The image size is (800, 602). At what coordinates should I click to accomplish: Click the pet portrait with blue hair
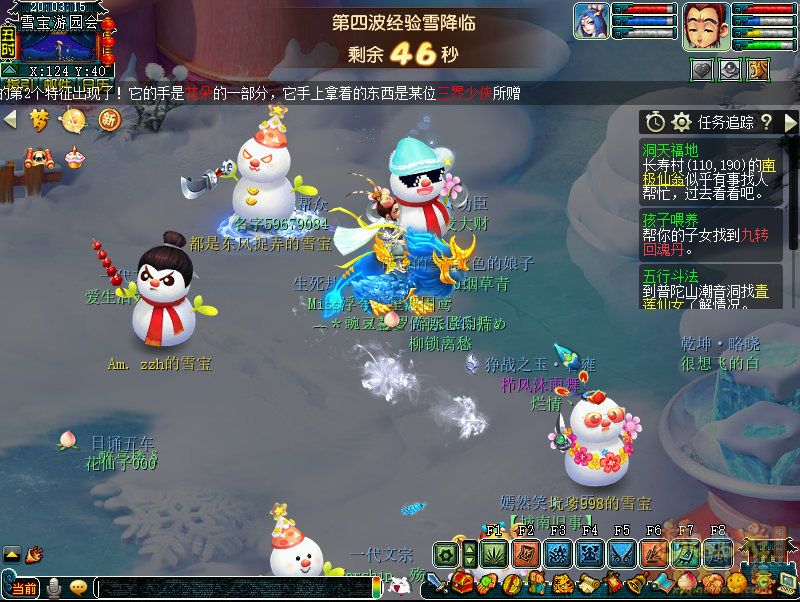pos(591,21)
